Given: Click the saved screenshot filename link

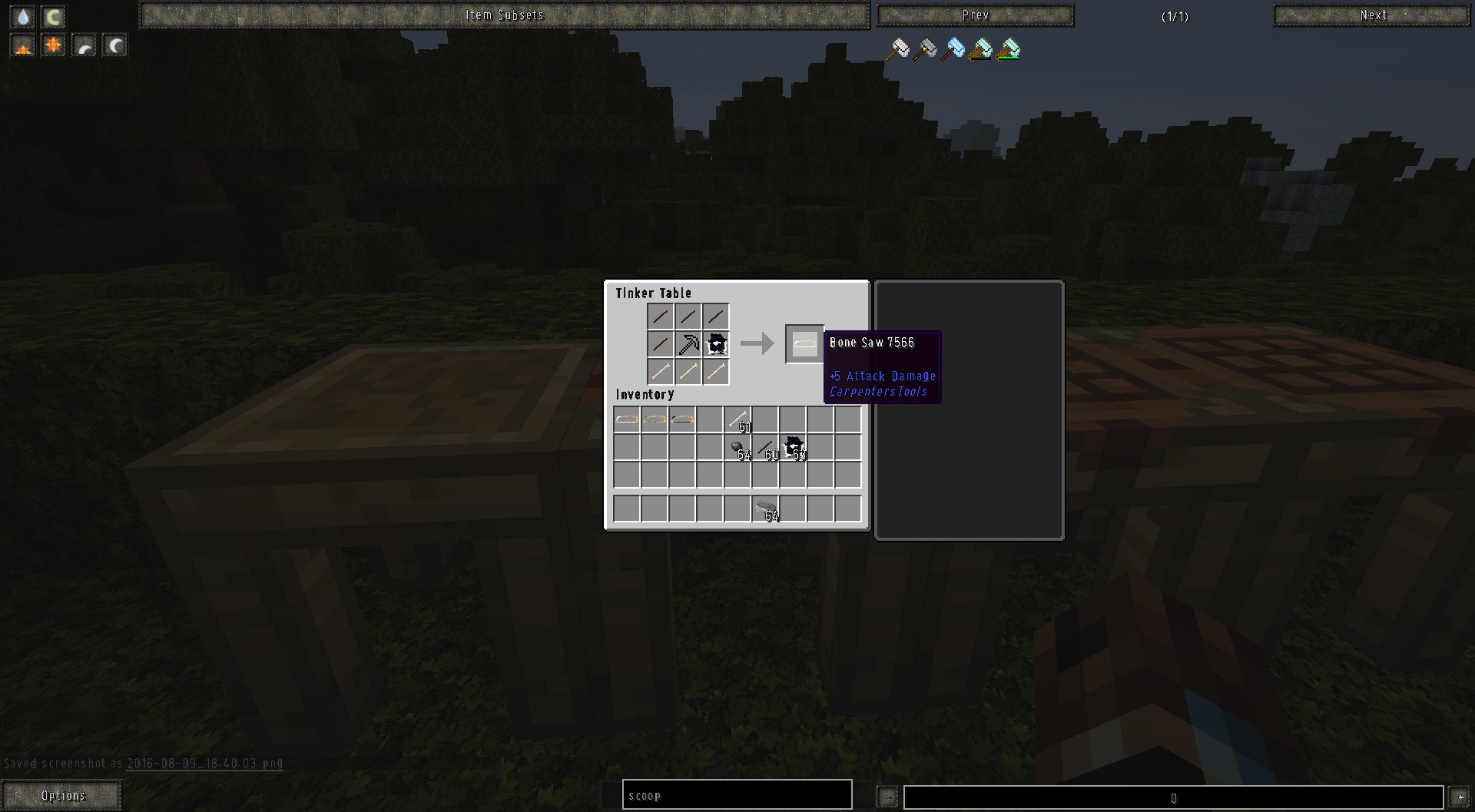Looking at the screenshot, I should (204, 764).
